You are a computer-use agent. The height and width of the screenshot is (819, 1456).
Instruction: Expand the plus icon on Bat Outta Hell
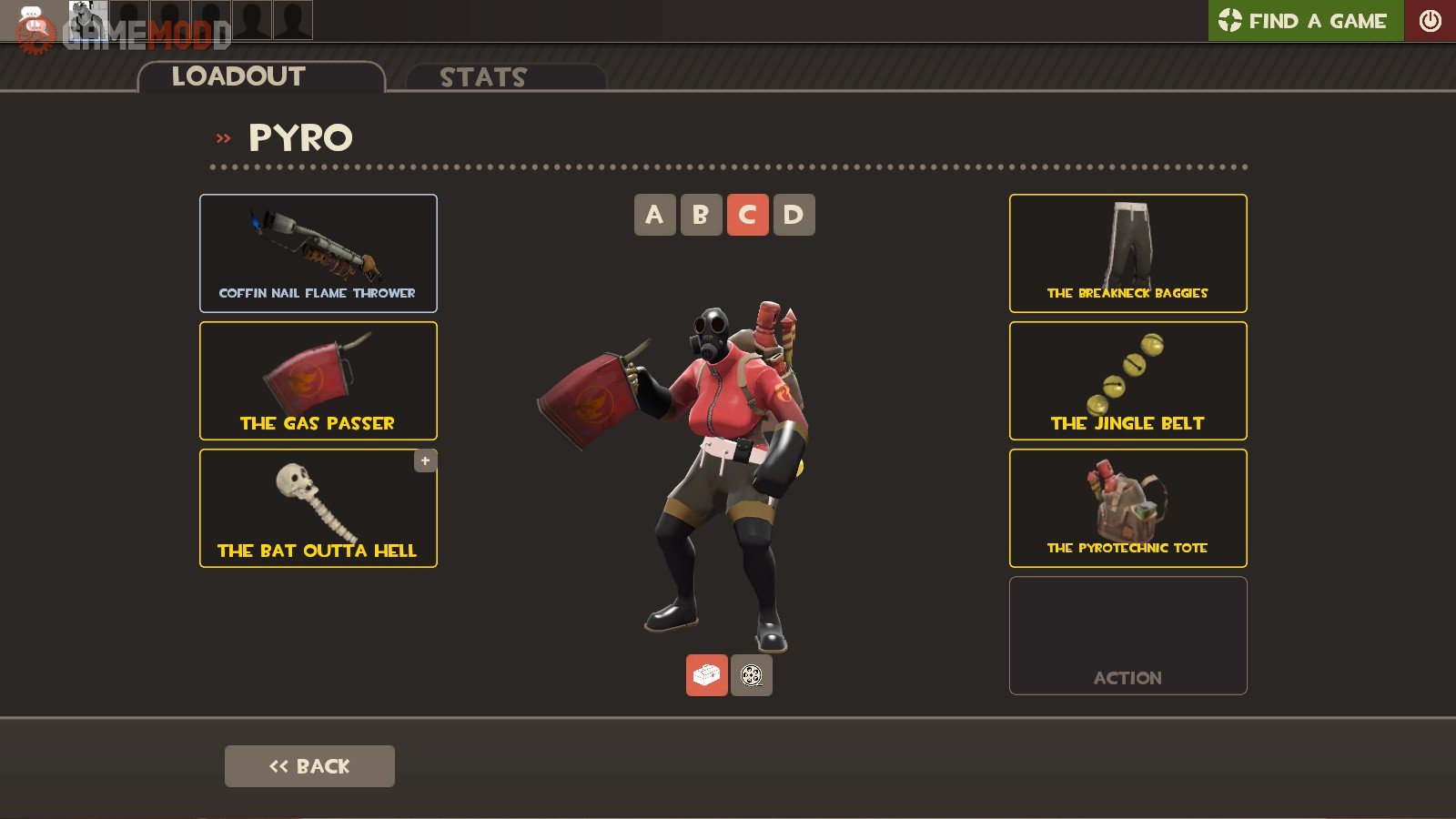pos(425,460)
